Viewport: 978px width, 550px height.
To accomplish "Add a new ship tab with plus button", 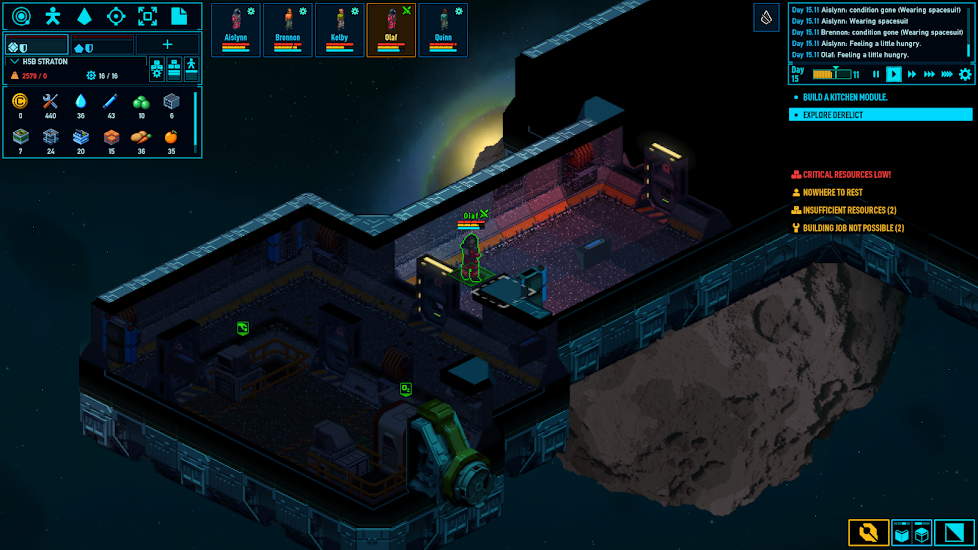I will tap(167, 45).
